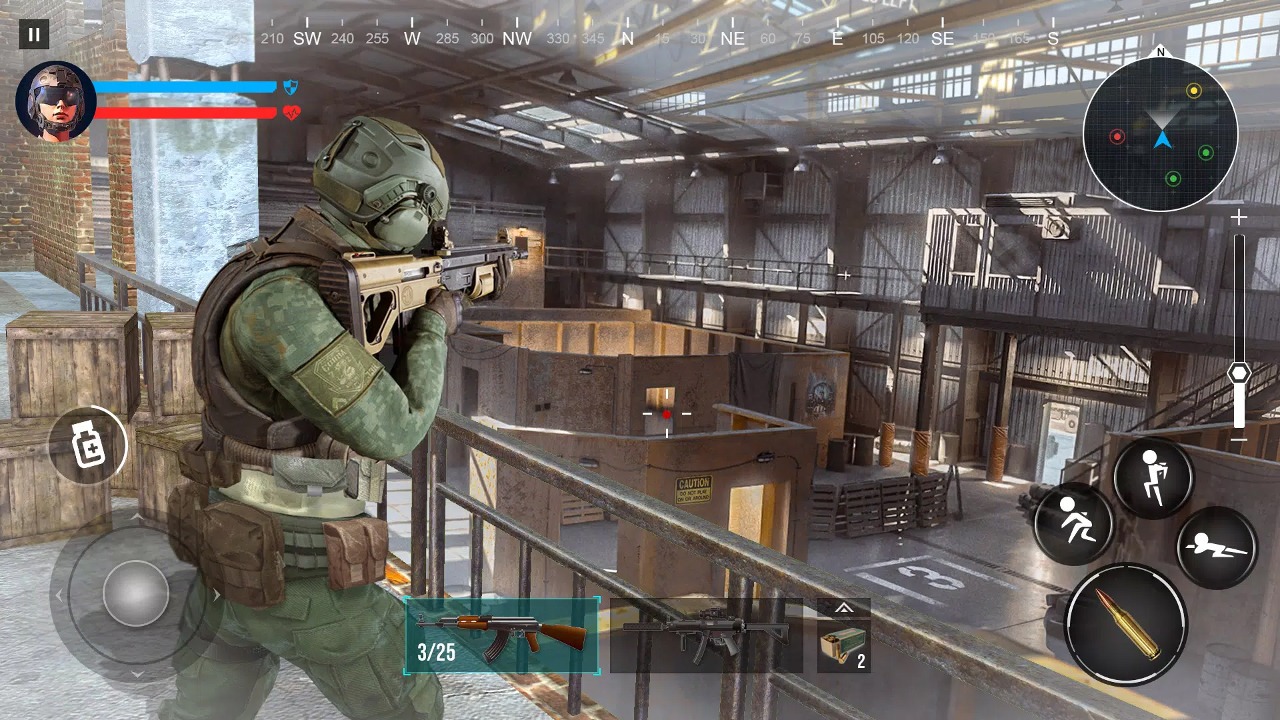1280x720 pixels.
Task: Expand the ammo pack with chevron arrow
Action: click(843, 607)
